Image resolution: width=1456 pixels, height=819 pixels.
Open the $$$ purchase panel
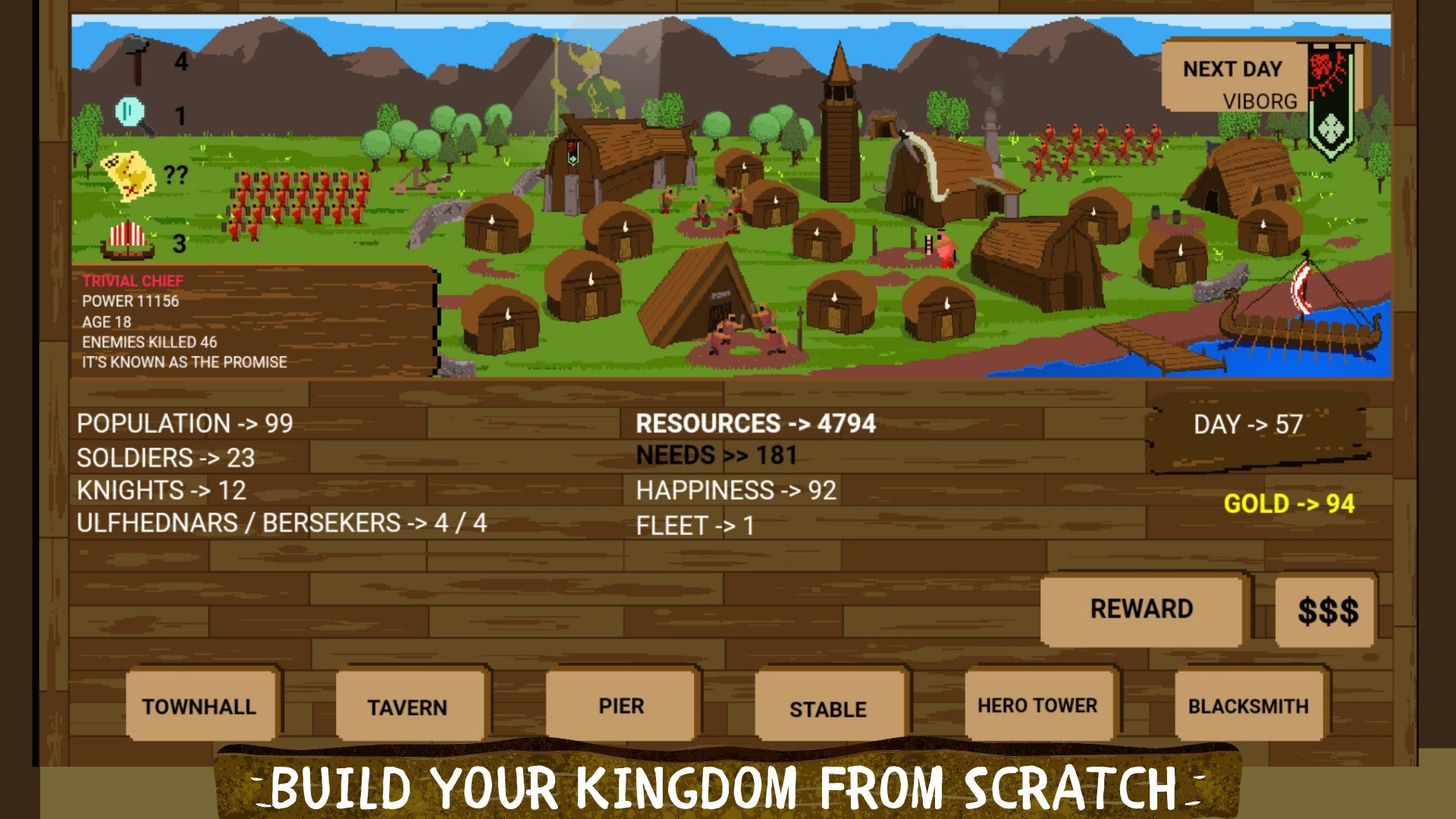(1325, 611)
